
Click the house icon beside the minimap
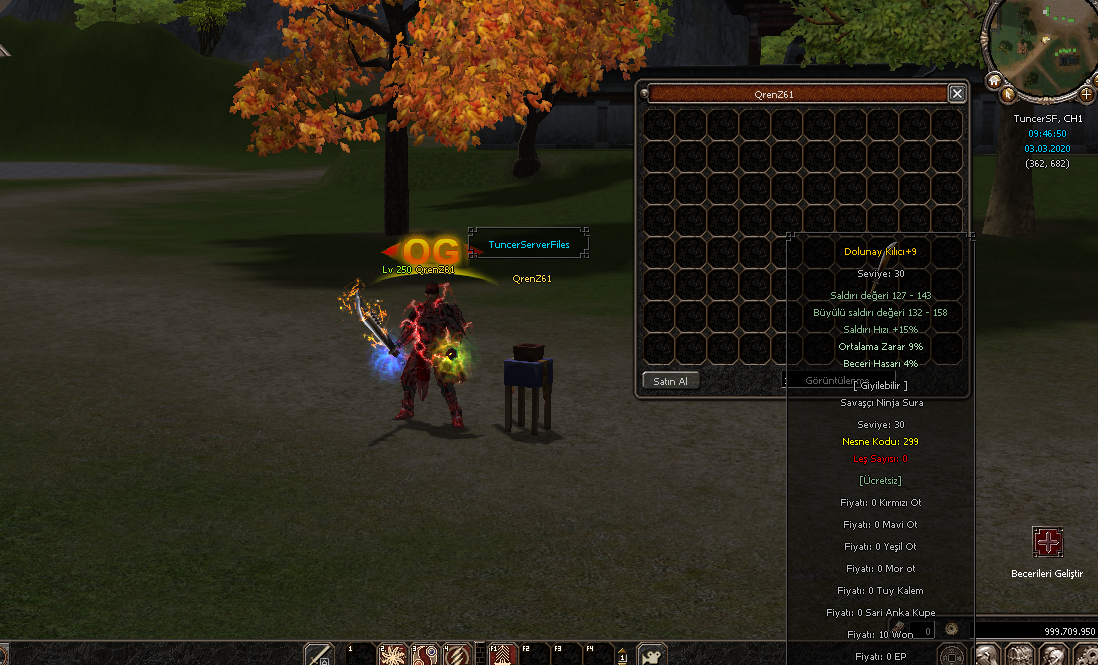tap(995, 79)
